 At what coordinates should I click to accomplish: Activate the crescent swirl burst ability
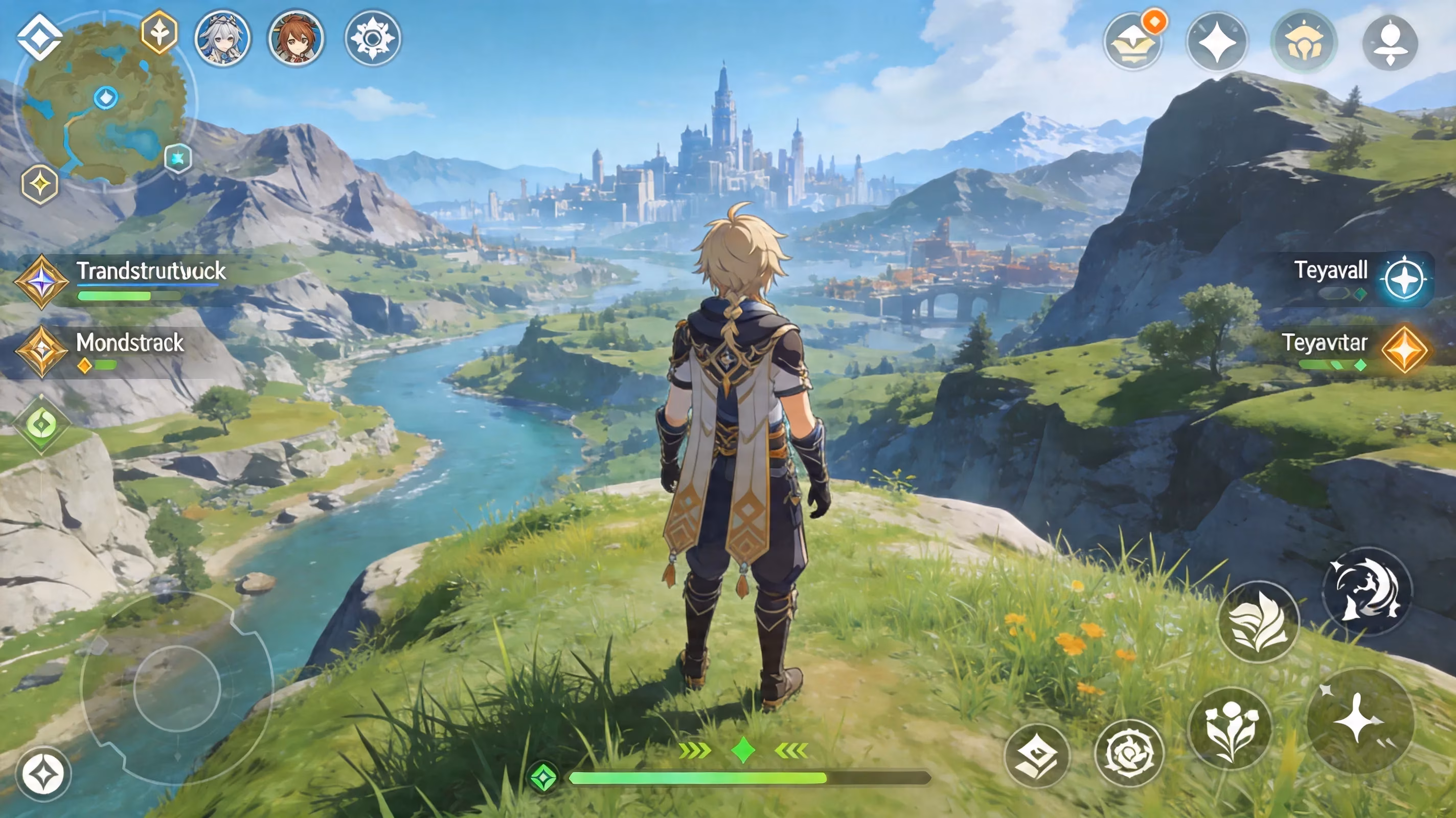[x=1366, y=590]
